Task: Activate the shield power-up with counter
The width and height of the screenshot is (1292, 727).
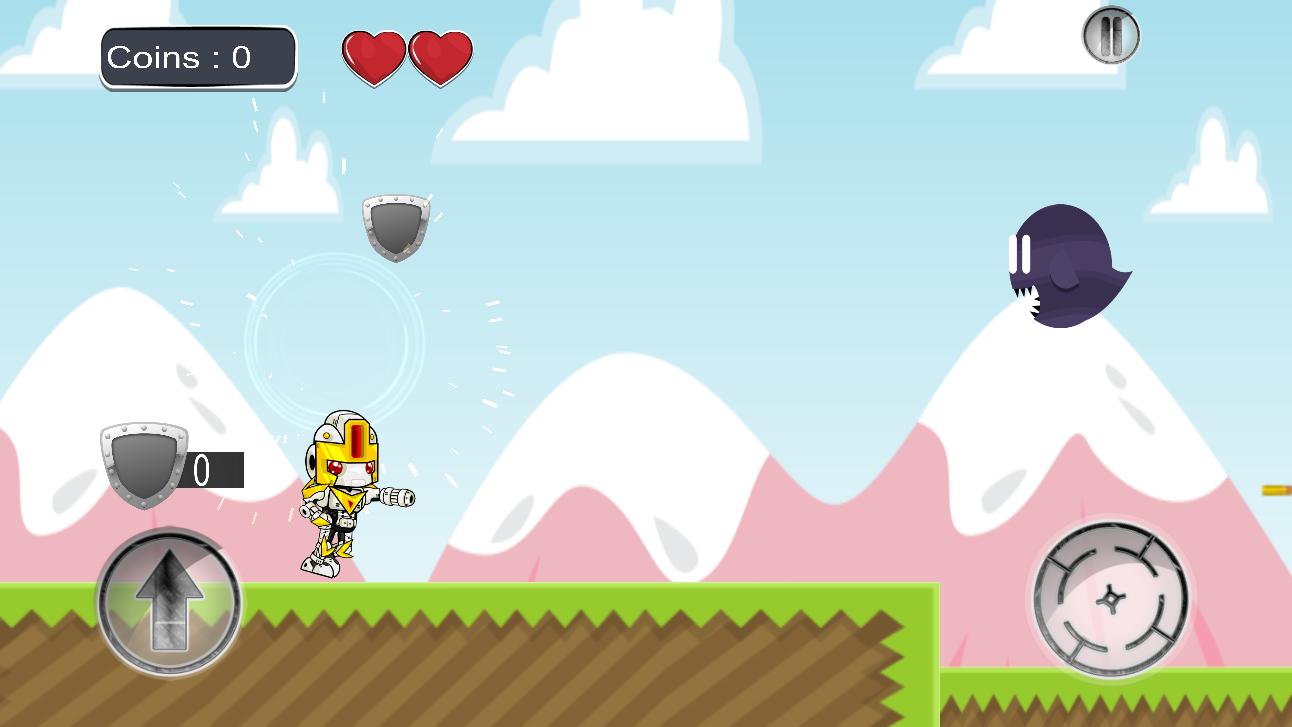Action: click(x=145, y=464)
